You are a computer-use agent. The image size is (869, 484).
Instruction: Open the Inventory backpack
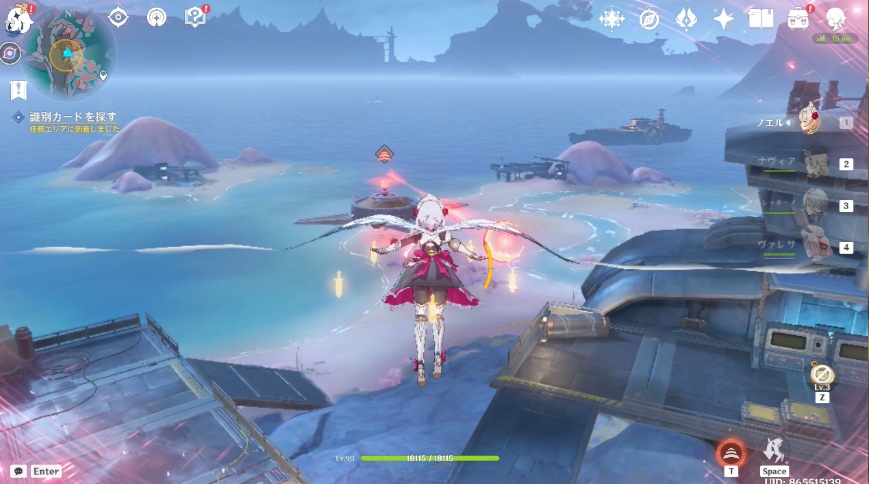[x=799, y=18]
